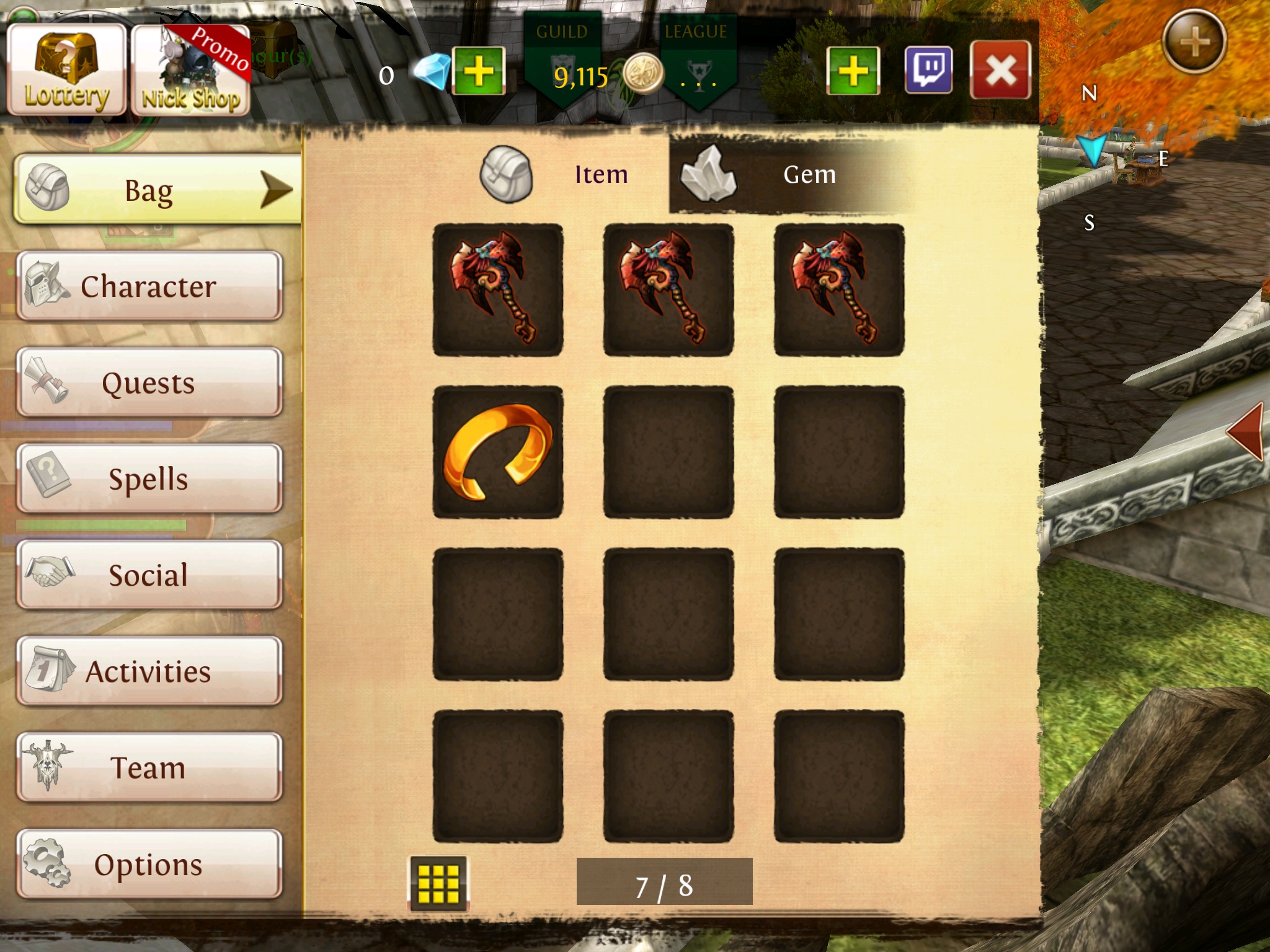
Task: Close the menu with the red X
Action: tap(1000, 71)
